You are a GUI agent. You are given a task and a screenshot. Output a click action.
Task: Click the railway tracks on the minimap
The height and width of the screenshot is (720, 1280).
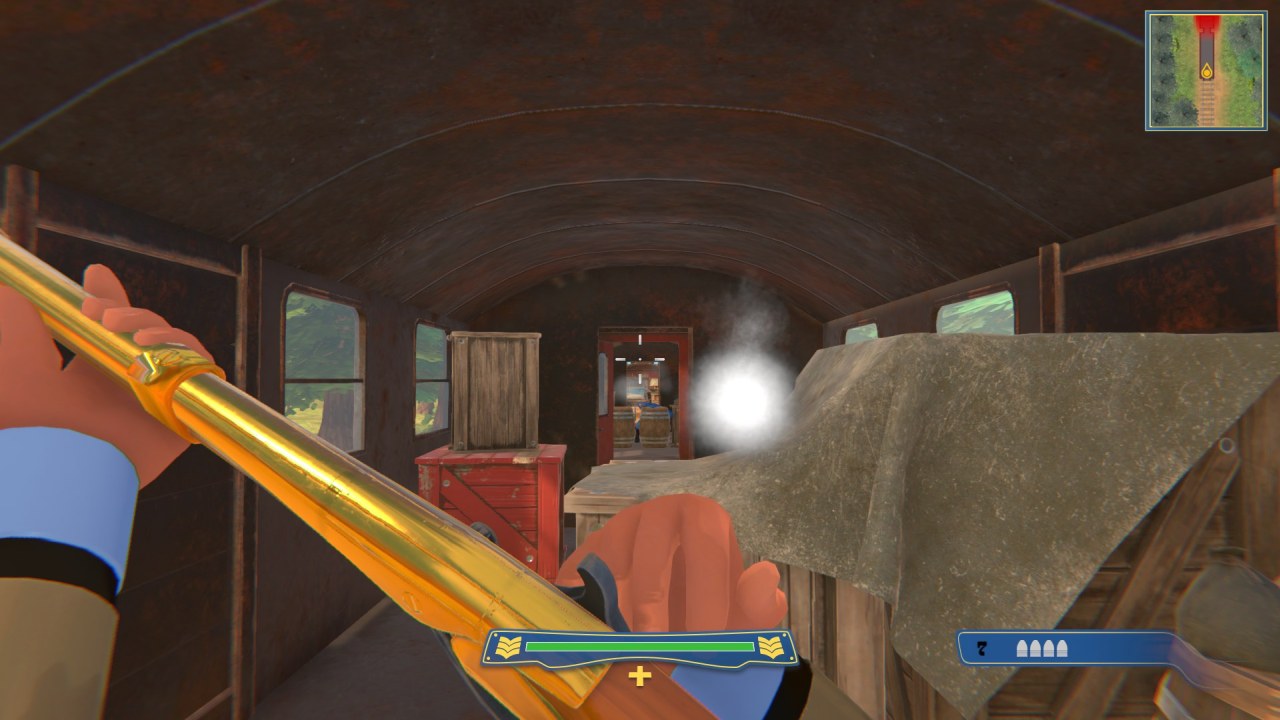(x=1208, y=103)
